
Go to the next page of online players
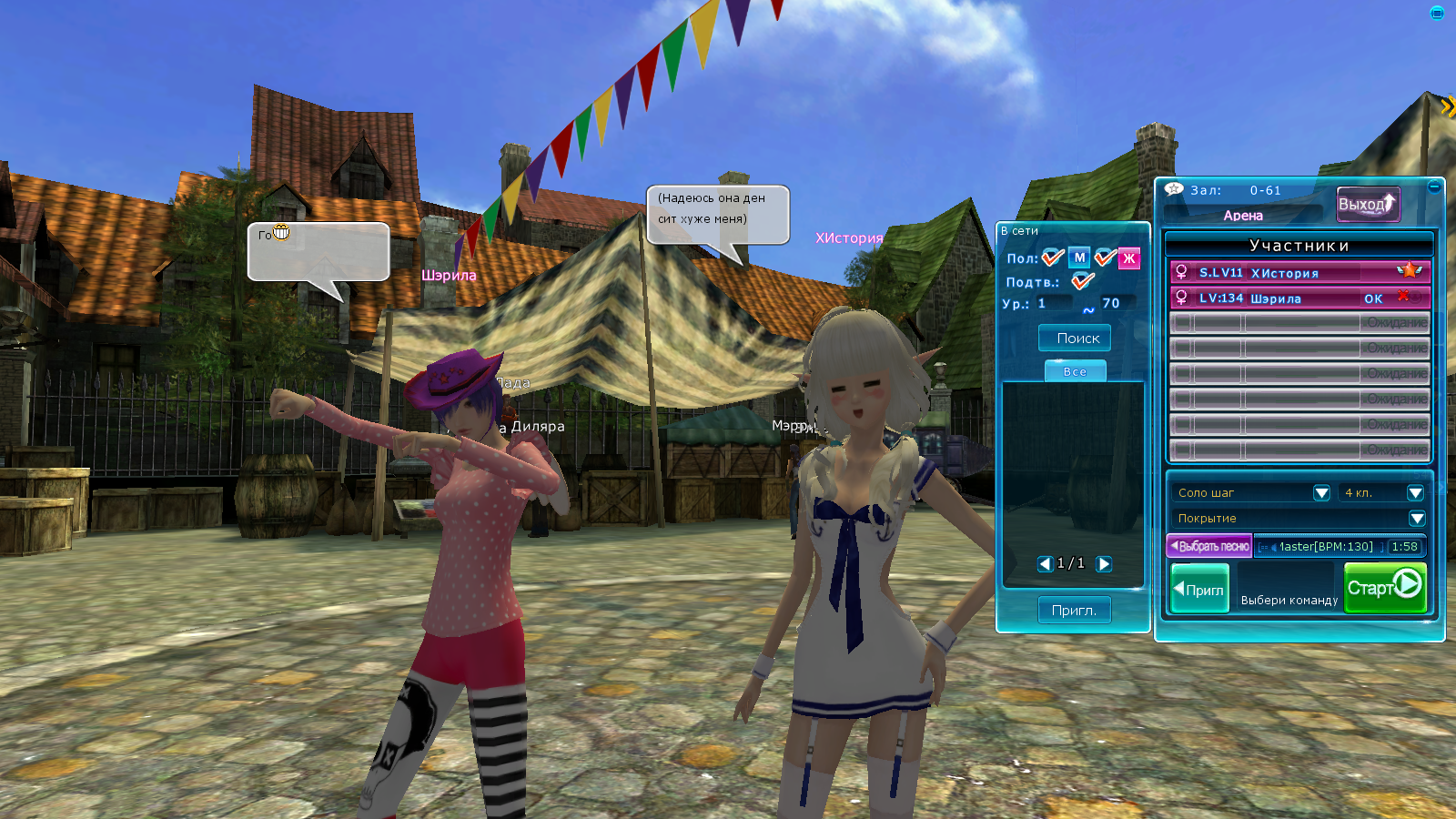point(1104,564)
